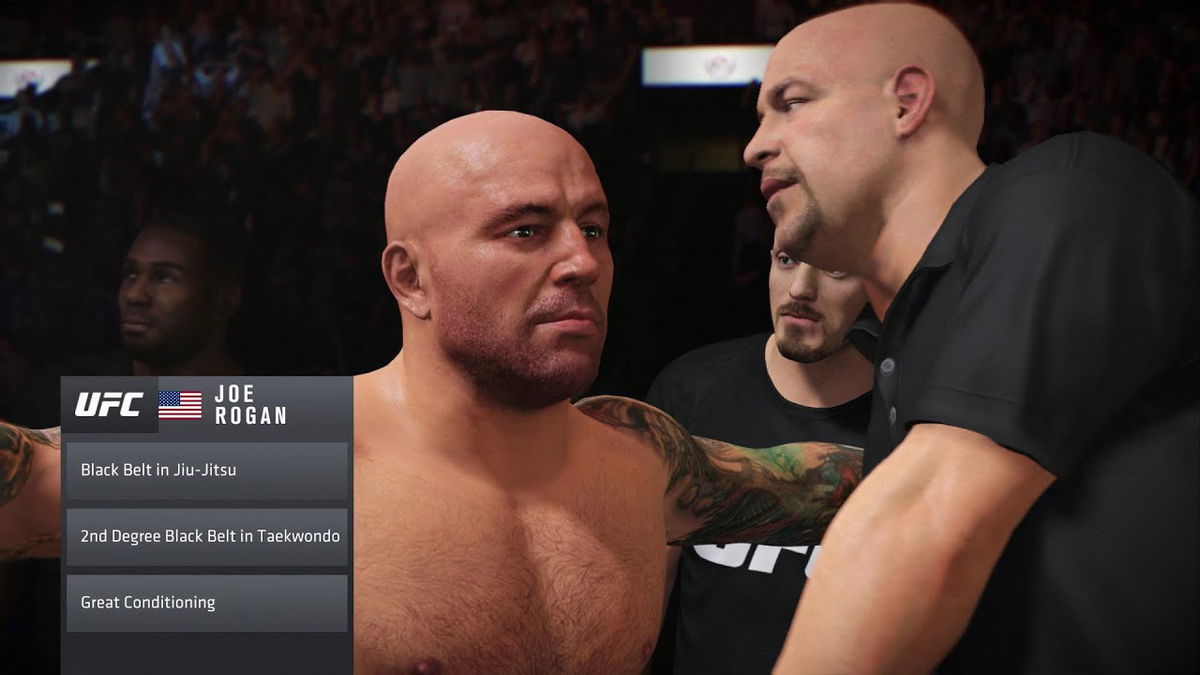Select the Joe Rogan name header
Viewport: 1200px width, 675px height.
click(250, 404)
